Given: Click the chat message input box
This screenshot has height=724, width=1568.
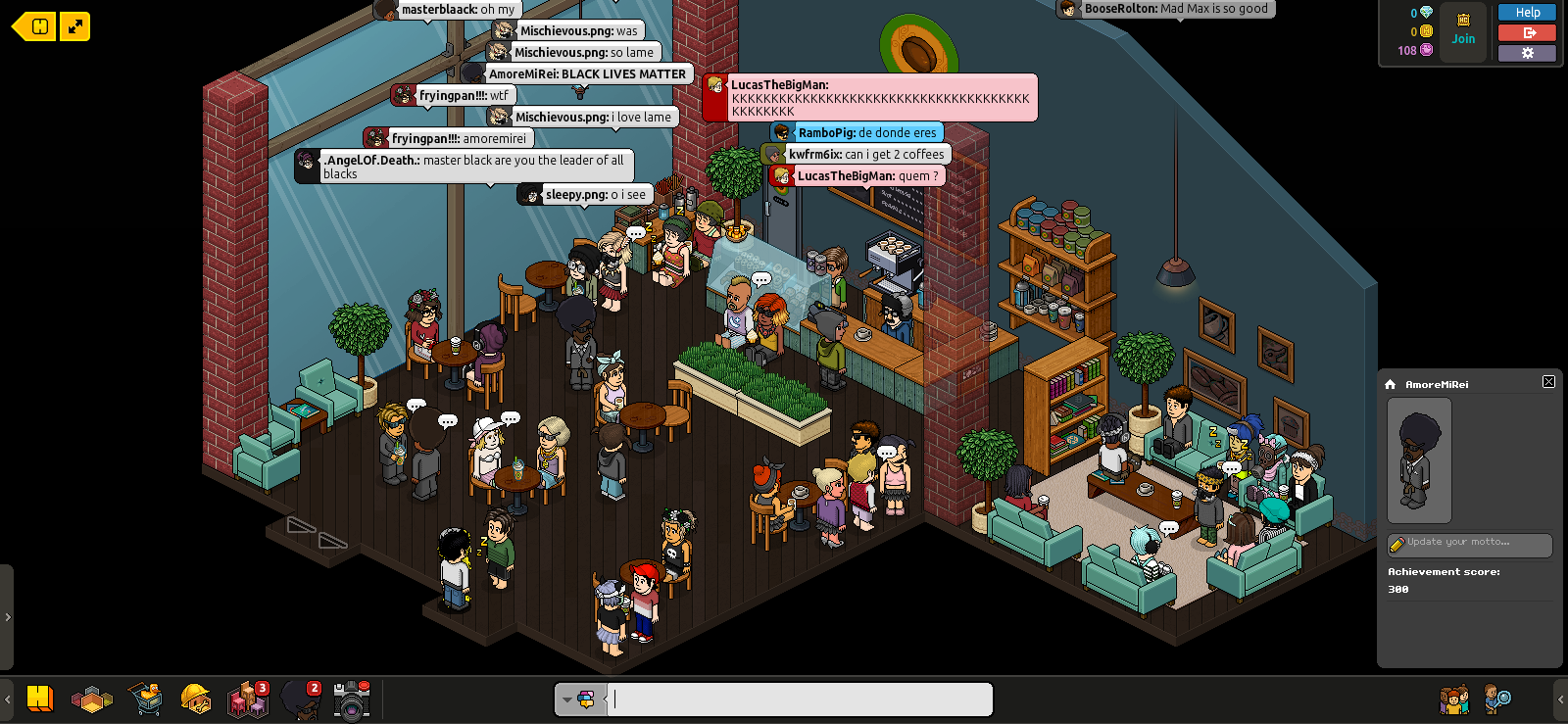Looking at the screenshot, I should tap(800, 700).
